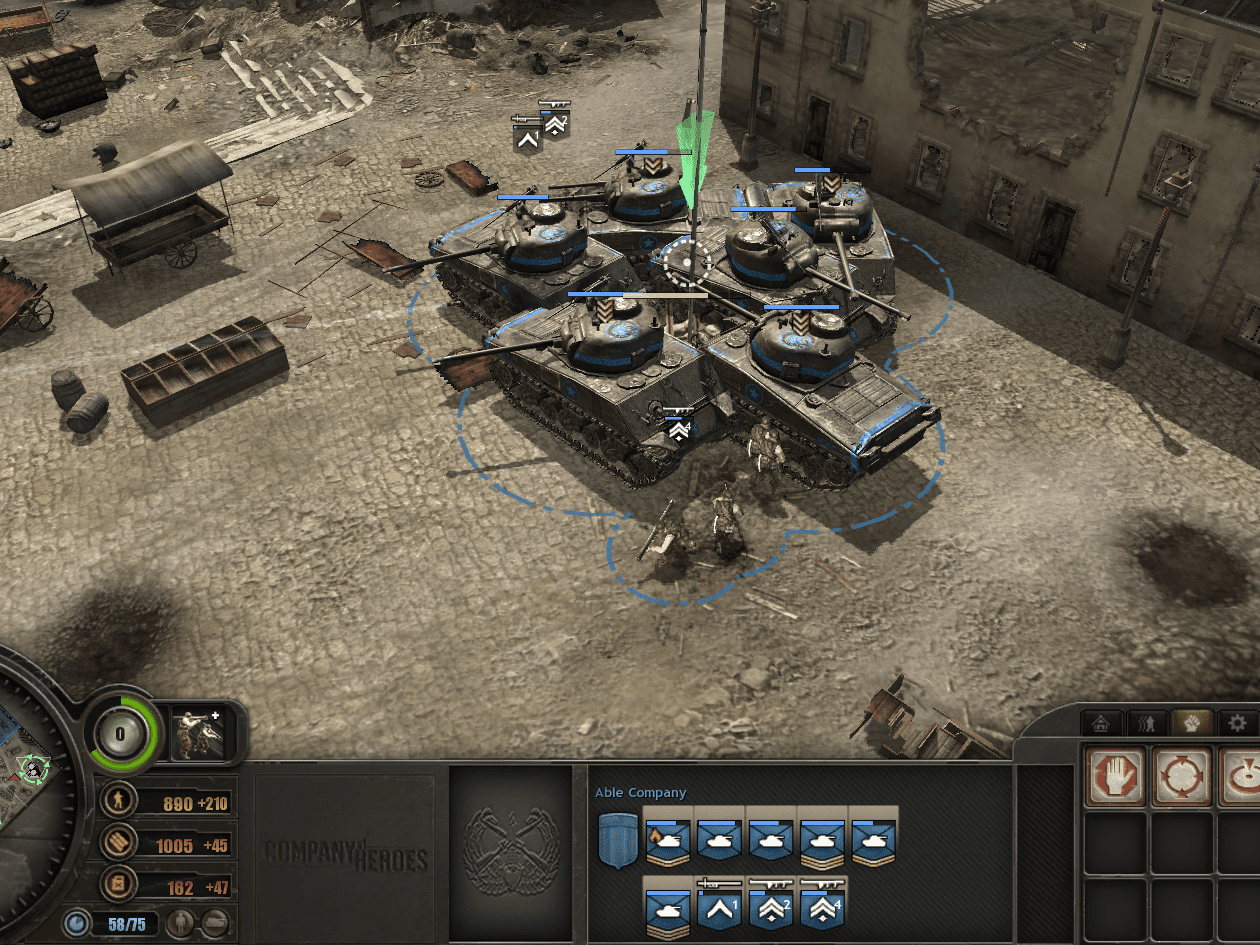Activate the Stop command with the hand icon
Viewport: 1260px width, 945px height.
pos(1114,776)
